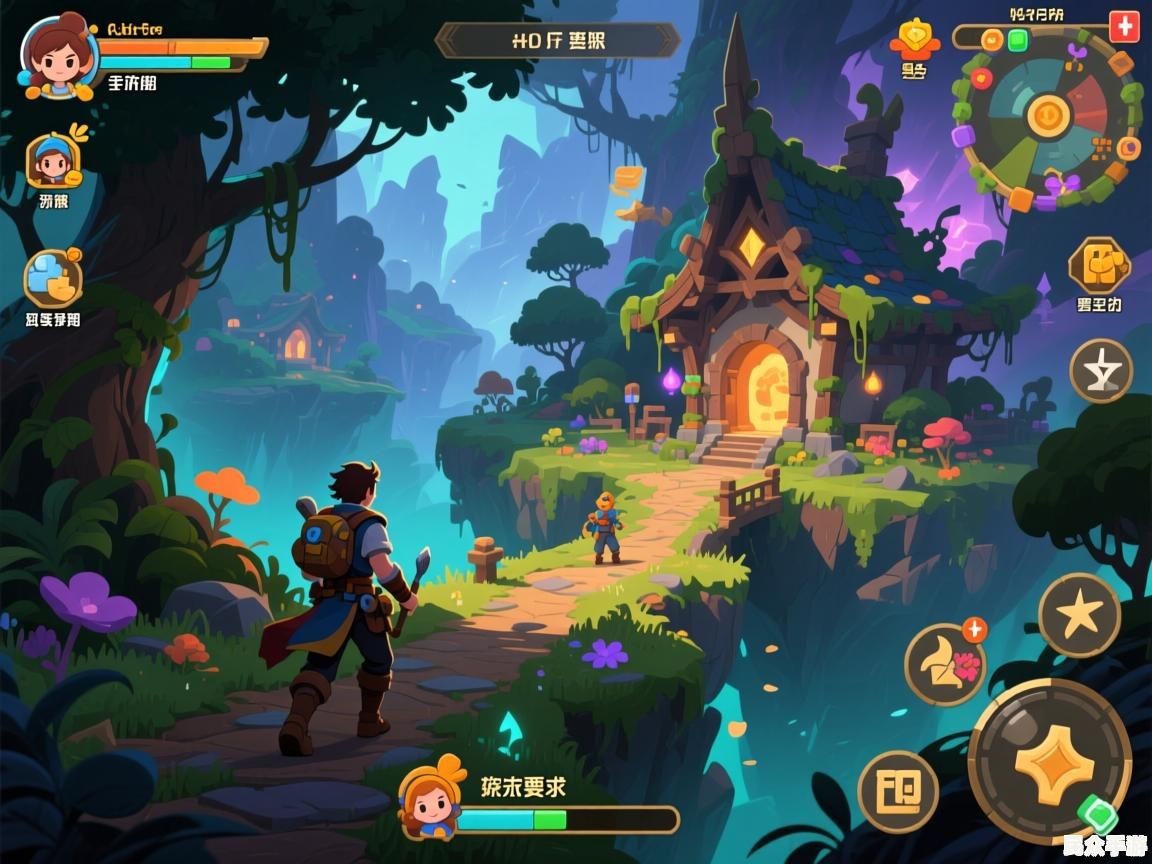Activate the round anvil button
The width and height of the screenshot is (1152, 864).
click(1101, 371)
